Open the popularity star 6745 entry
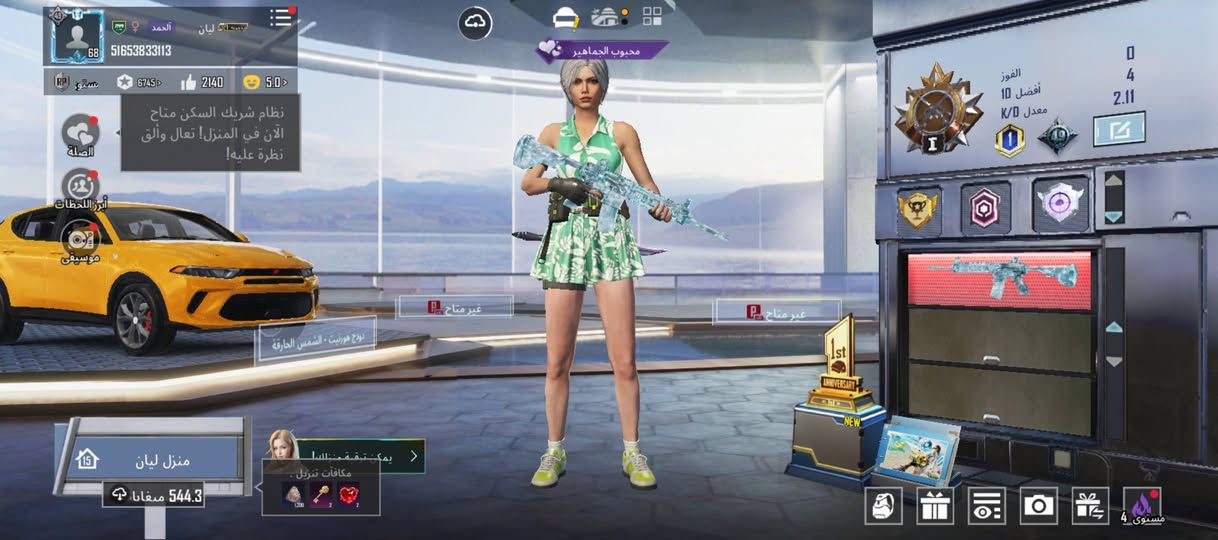 (x=138, y=82)
